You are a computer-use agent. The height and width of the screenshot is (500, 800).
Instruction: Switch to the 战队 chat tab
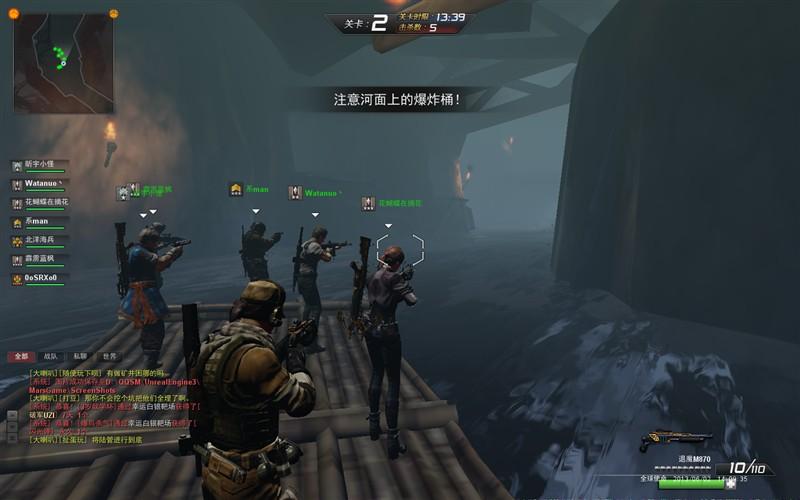coord(50,356)
